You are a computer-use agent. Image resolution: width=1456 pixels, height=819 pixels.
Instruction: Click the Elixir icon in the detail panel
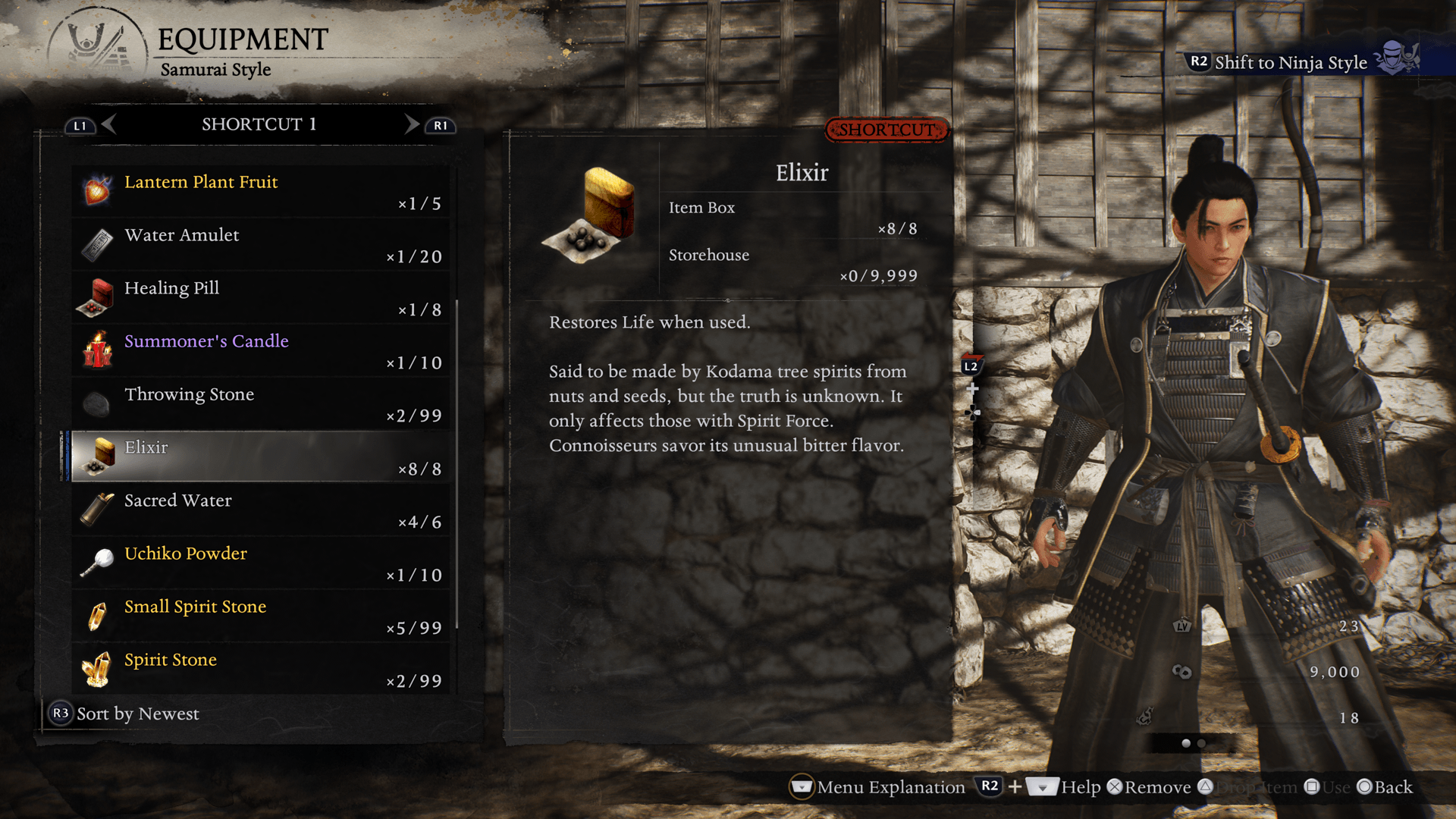coord(591,215)
